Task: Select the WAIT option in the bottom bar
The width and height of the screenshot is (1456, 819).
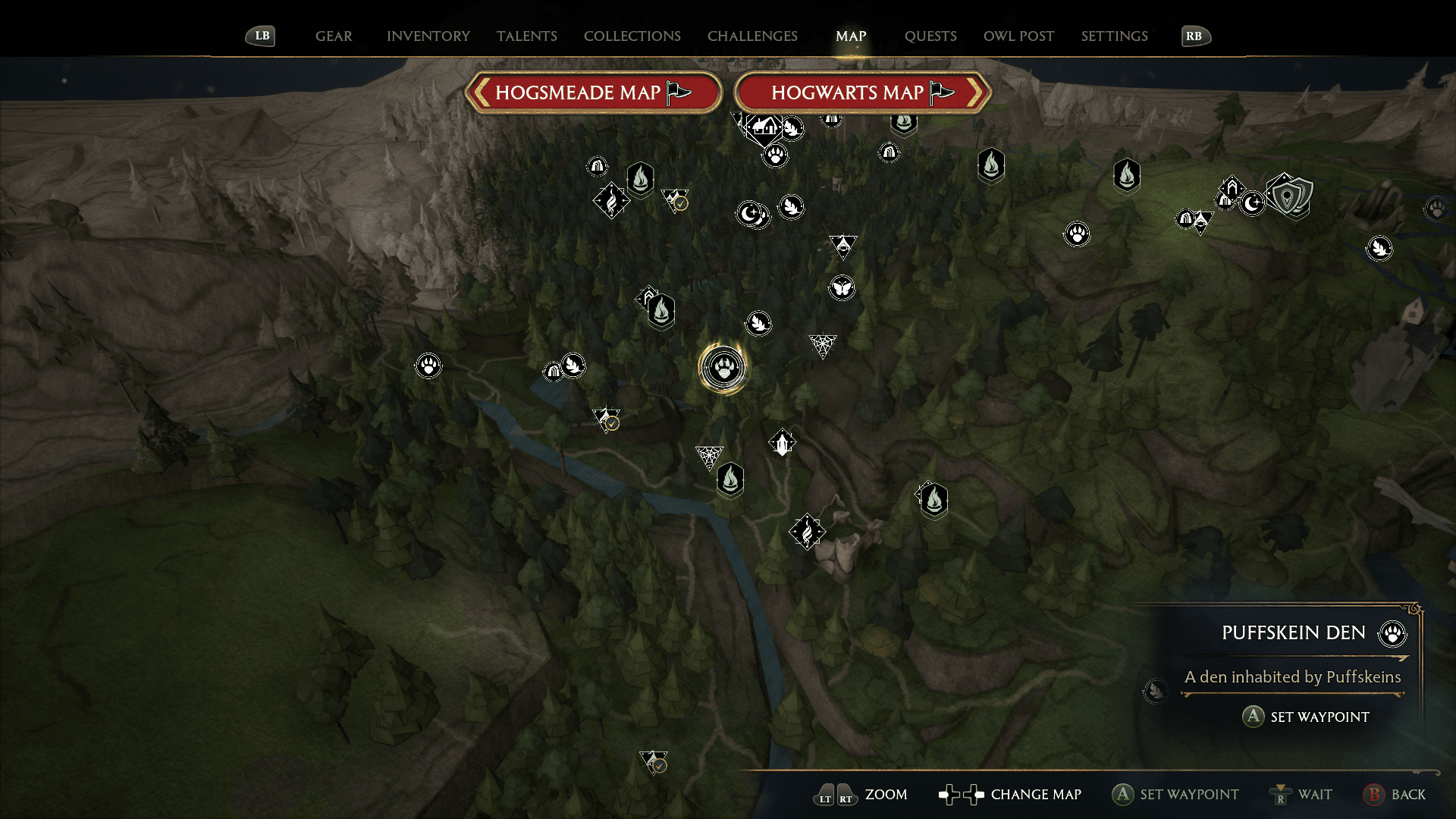Action: pyautogui.click(x=1316, y=795)
